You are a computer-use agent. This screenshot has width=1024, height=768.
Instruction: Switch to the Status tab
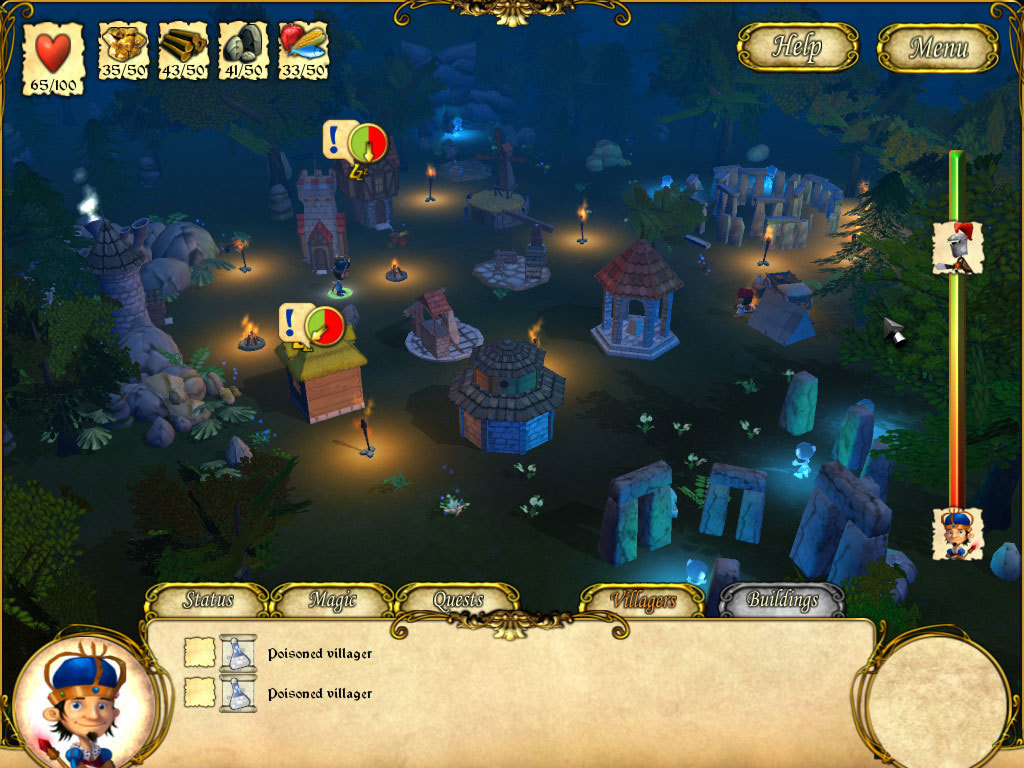208,601
